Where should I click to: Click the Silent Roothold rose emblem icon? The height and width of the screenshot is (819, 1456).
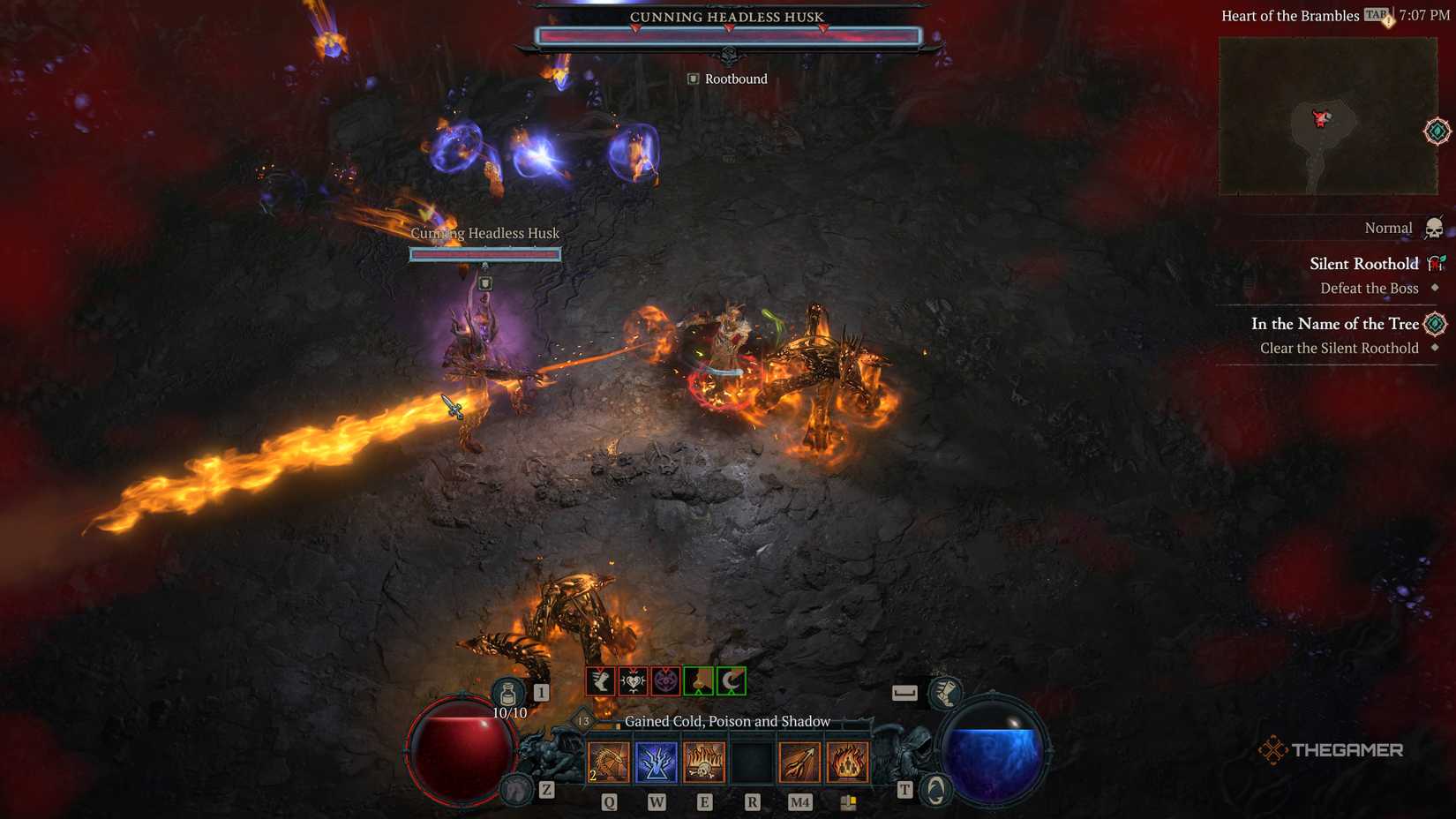1435,263
